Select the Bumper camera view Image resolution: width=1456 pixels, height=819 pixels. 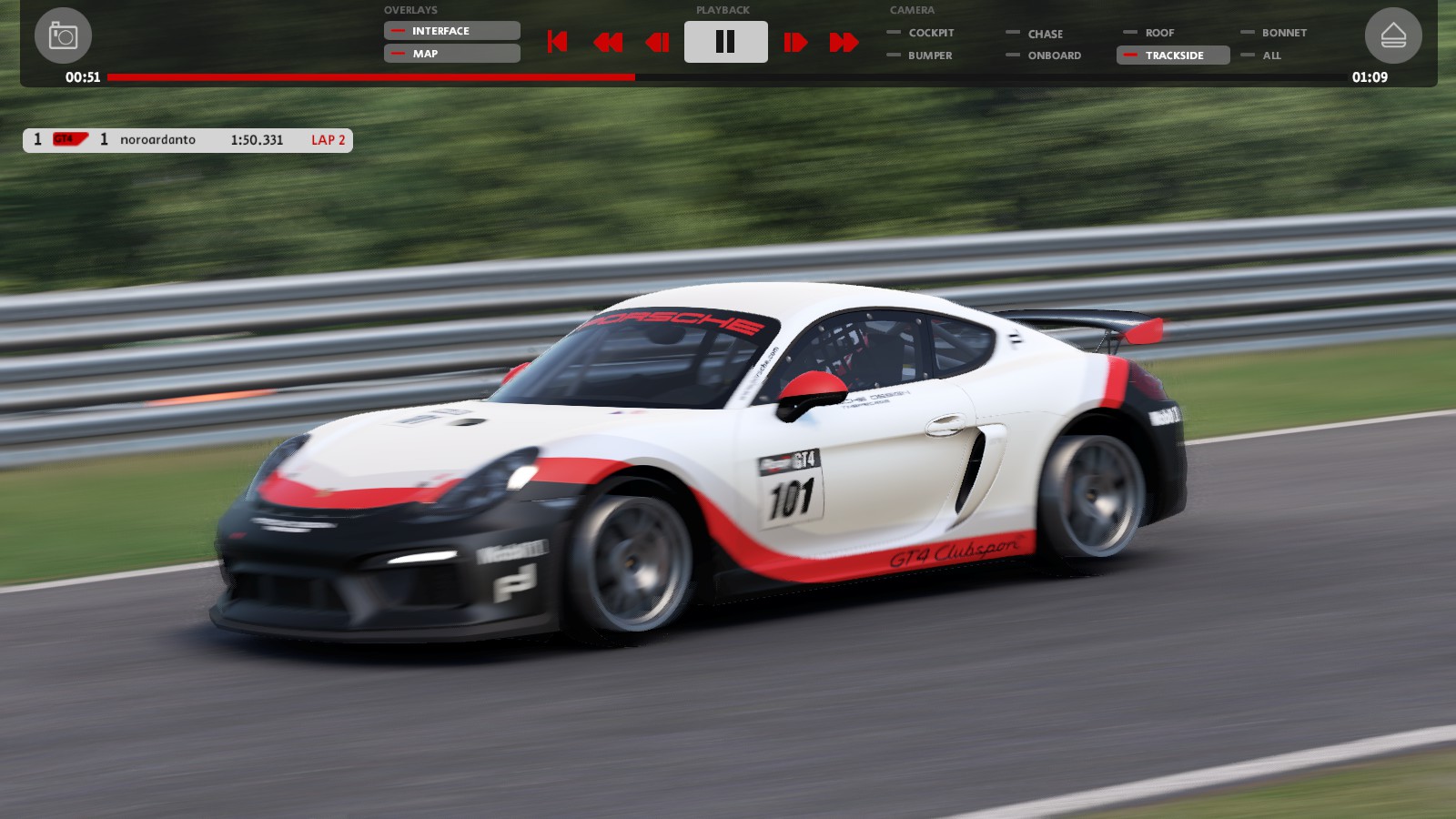tap(929, 56)
